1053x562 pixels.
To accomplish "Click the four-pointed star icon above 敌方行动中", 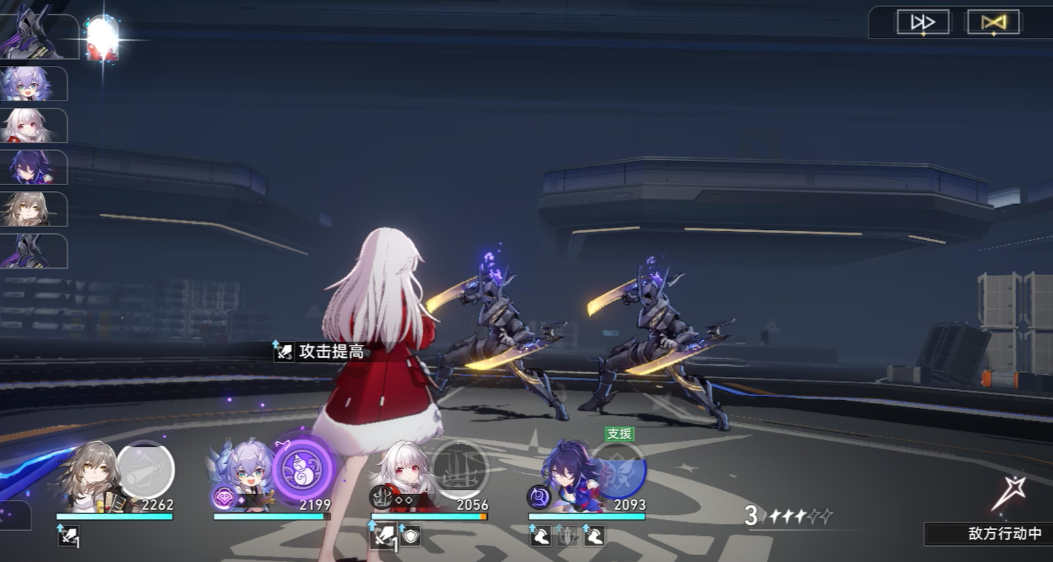I will pyautogui.click(x=1004, y=494).
